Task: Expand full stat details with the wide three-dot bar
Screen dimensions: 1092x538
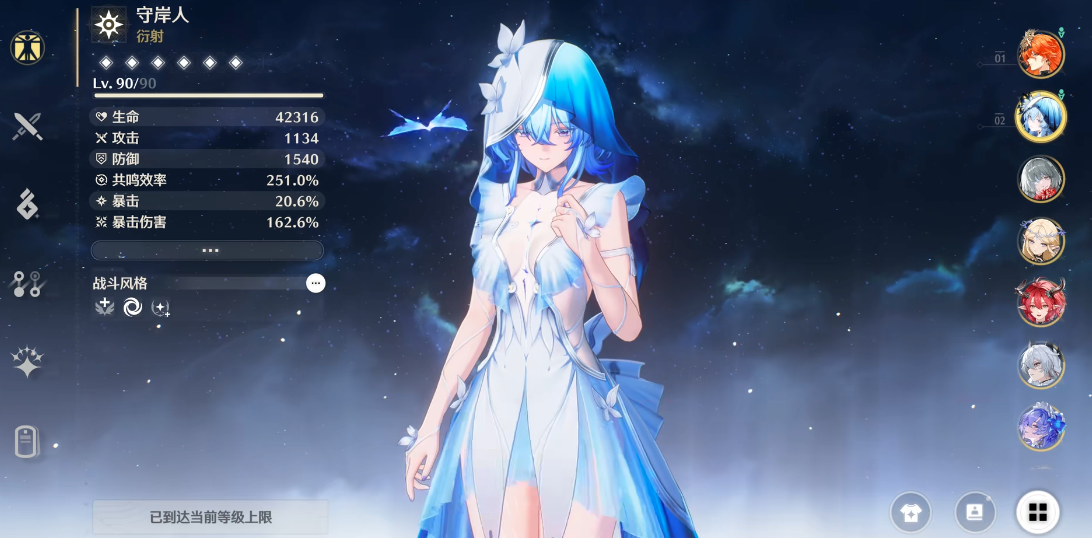Action: [208, 250]
